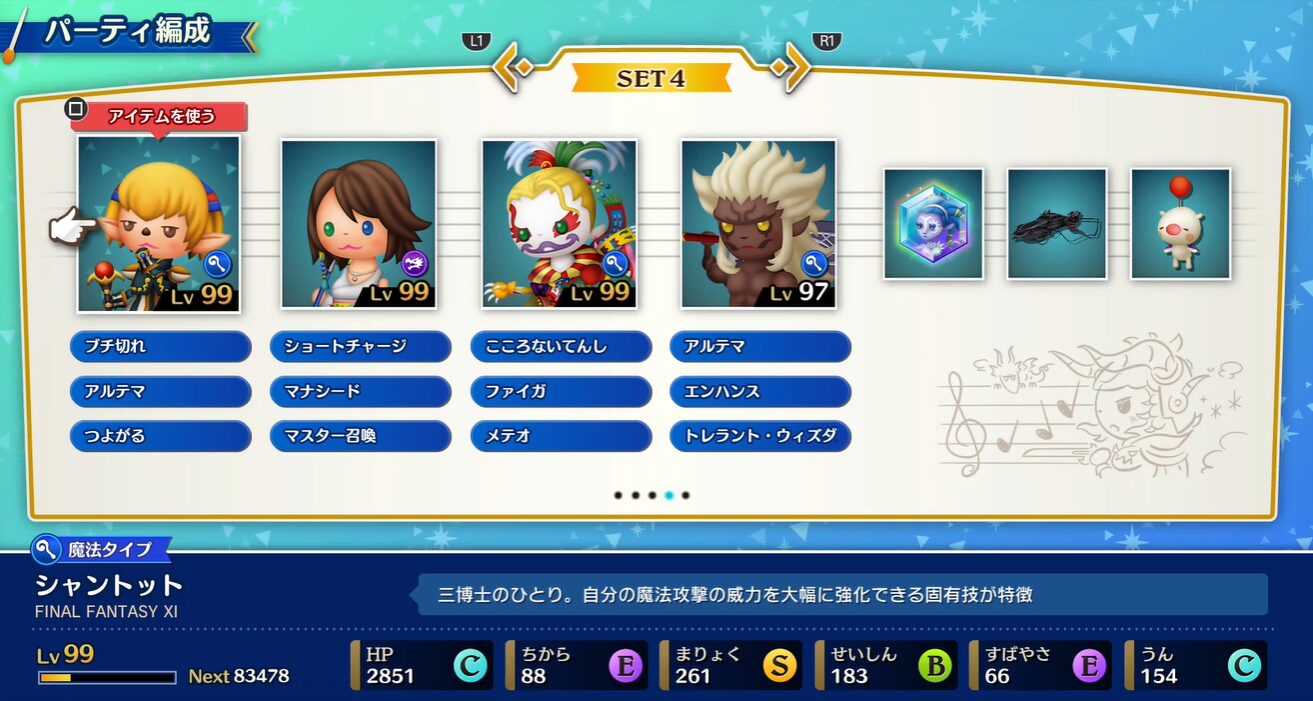Viewport: 1313px width, 701px height.
Task: Select the メテオ ability
Action: [560, 436]
